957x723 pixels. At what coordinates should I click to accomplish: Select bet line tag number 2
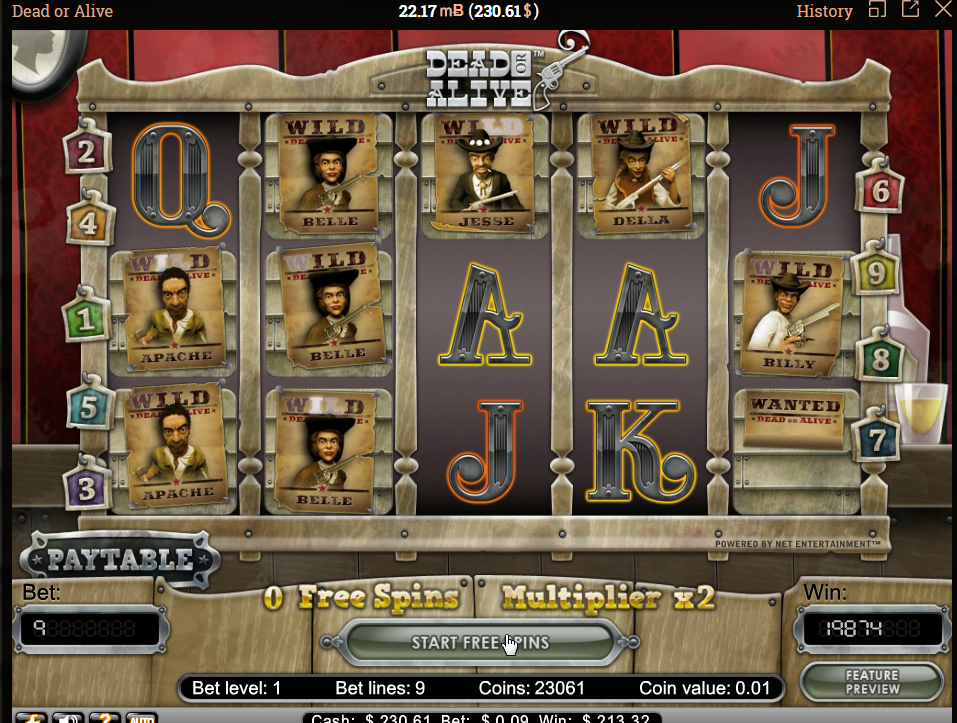click(86, 152)
